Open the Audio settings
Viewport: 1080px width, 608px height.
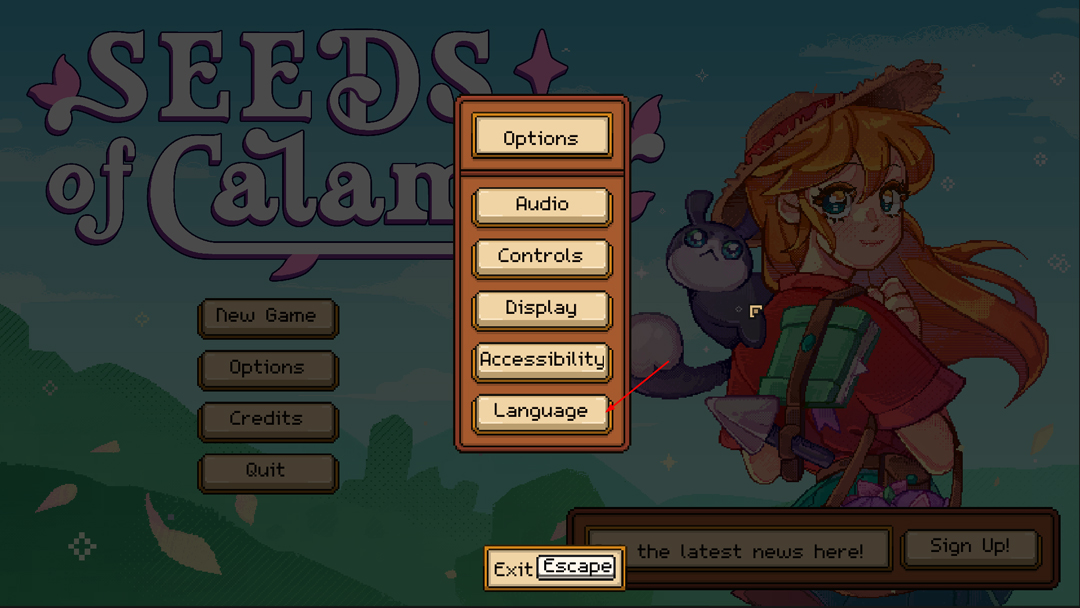tap(541, 205)
